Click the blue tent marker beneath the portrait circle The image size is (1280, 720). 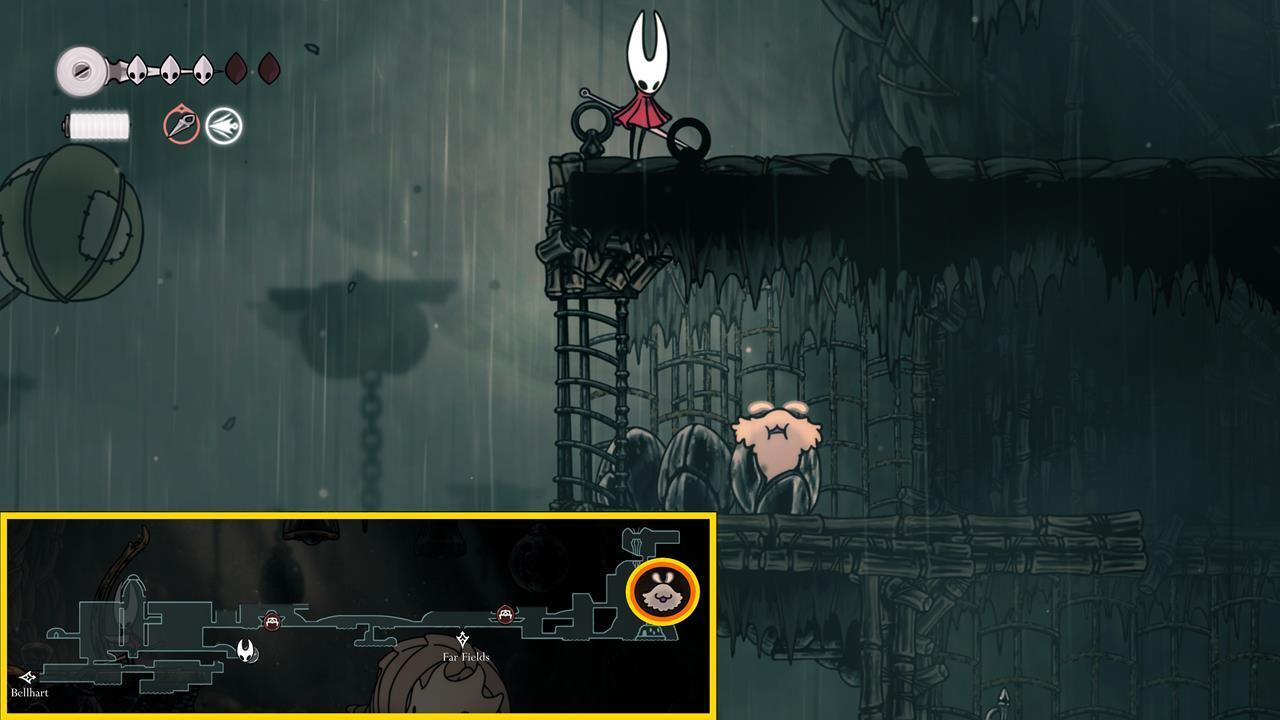657,630
